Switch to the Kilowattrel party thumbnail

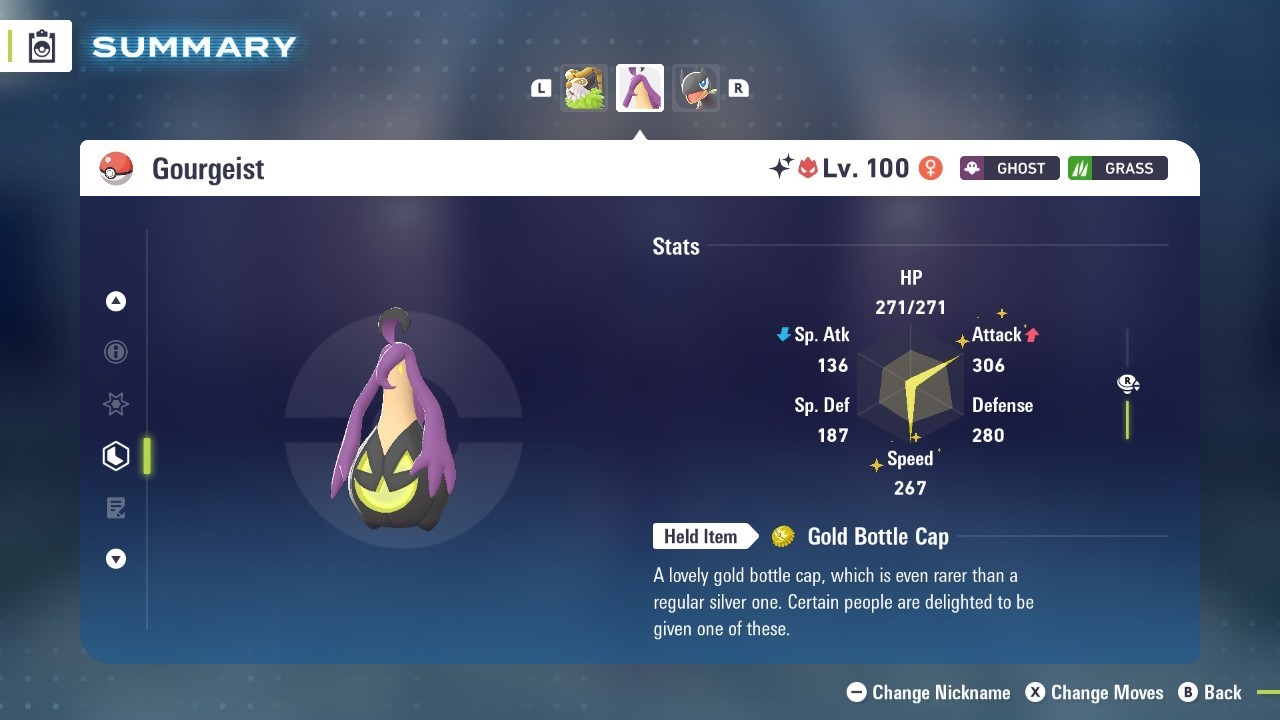pyautogui.click(x=695, y=88)
